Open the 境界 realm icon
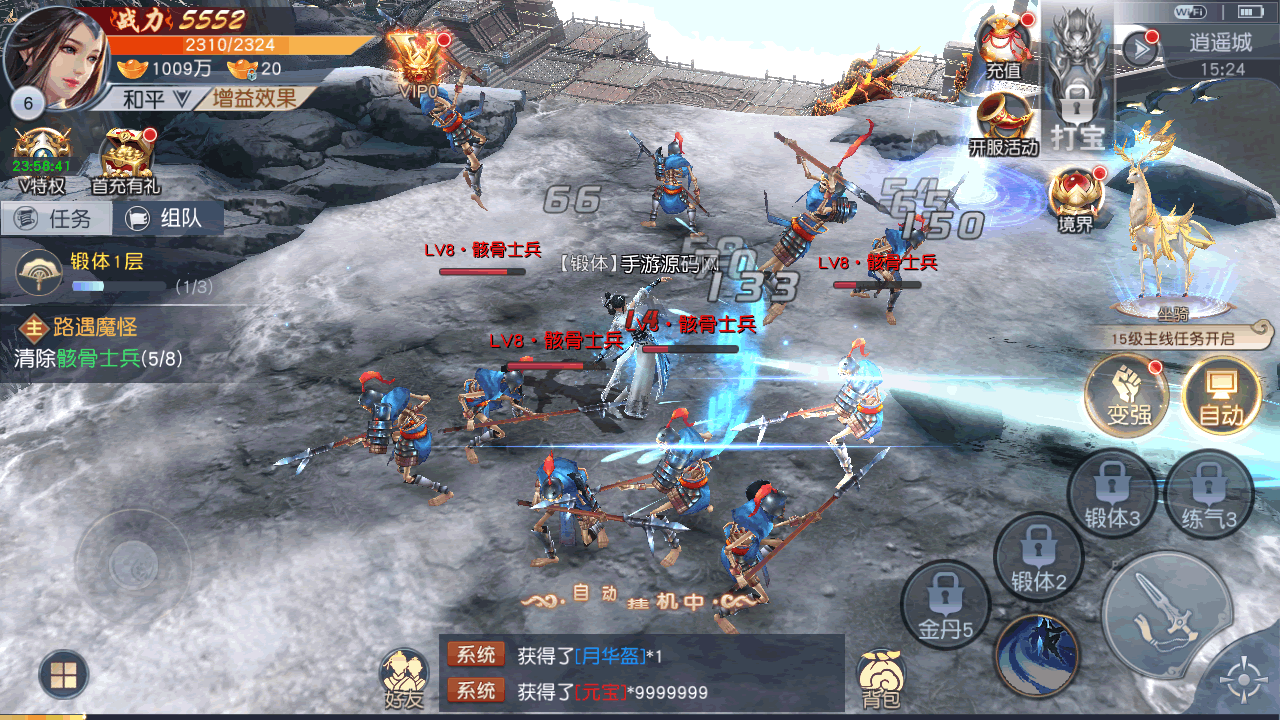This screenshot has height=720, width=1280. pos(1076,198)
